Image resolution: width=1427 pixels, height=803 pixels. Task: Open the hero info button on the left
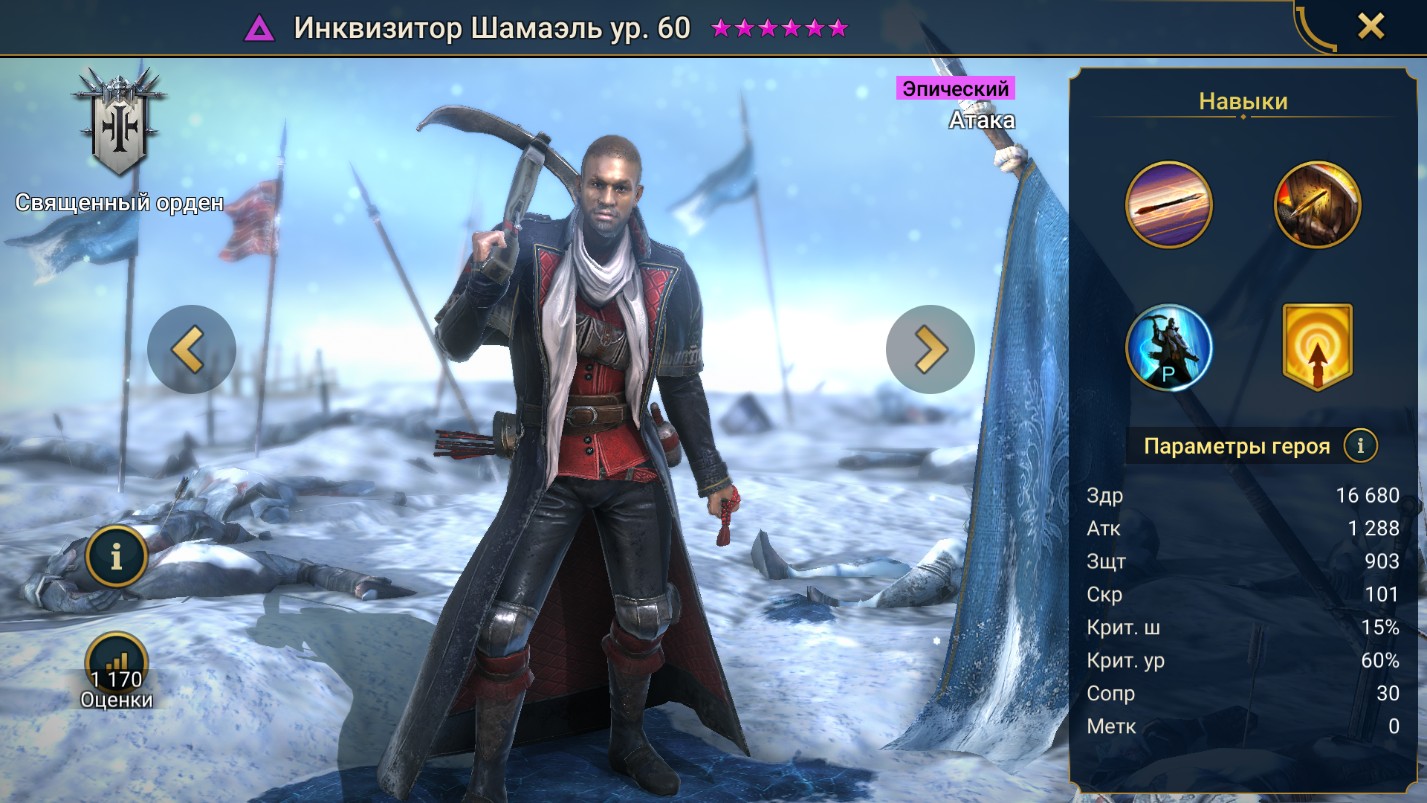coord(117,557)
